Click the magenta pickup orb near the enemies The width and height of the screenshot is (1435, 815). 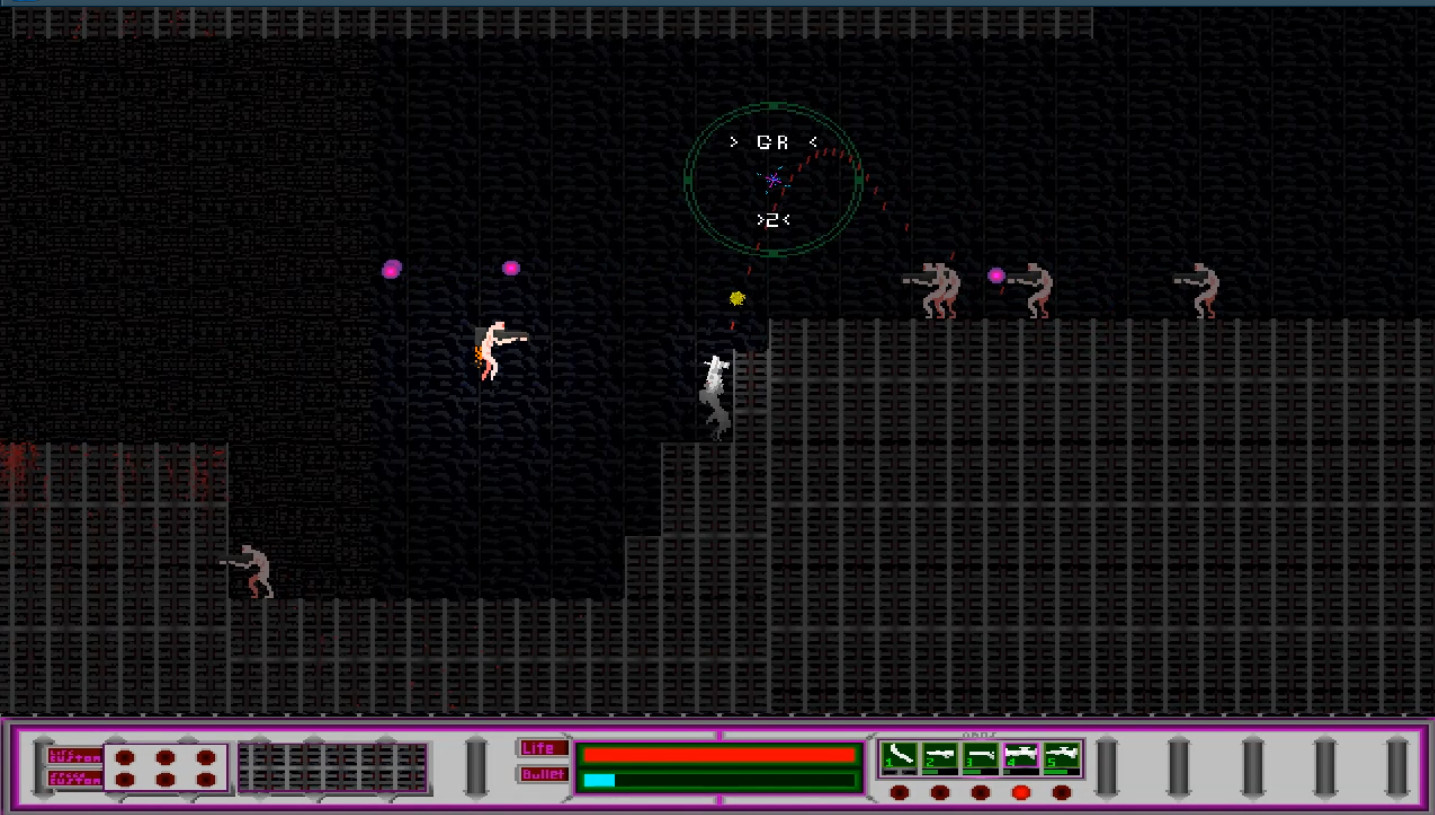click(x=996, y=272)
